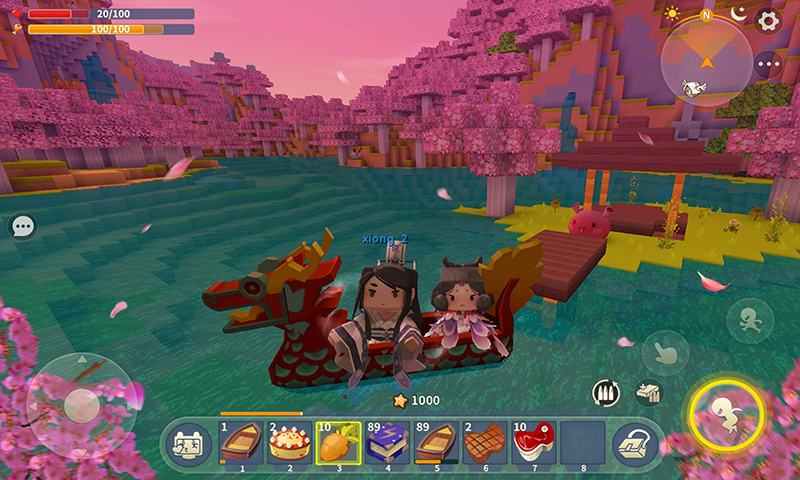The image size is (800, 480).
Task: Select the boat in hotbar slot 5
Action: point(437,442)
